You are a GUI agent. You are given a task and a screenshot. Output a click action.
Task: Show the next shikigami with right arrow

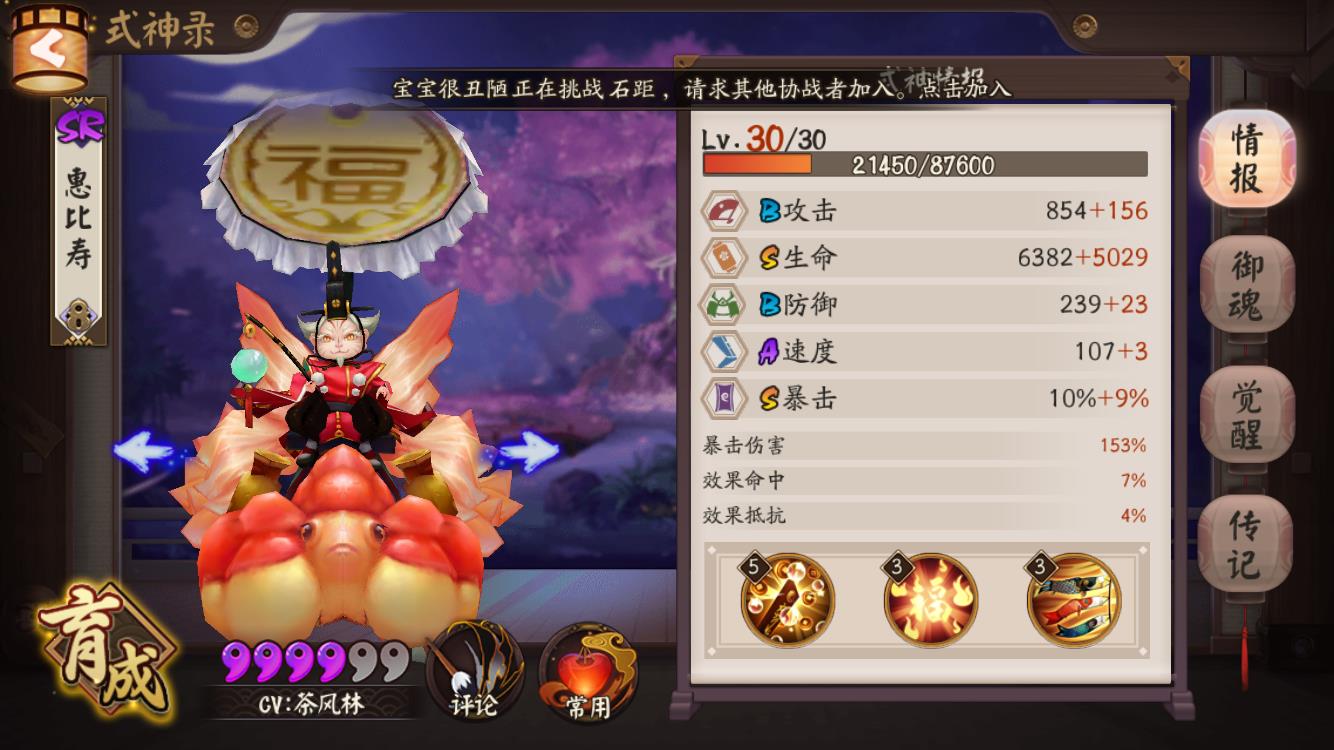(x=528, y=453)
